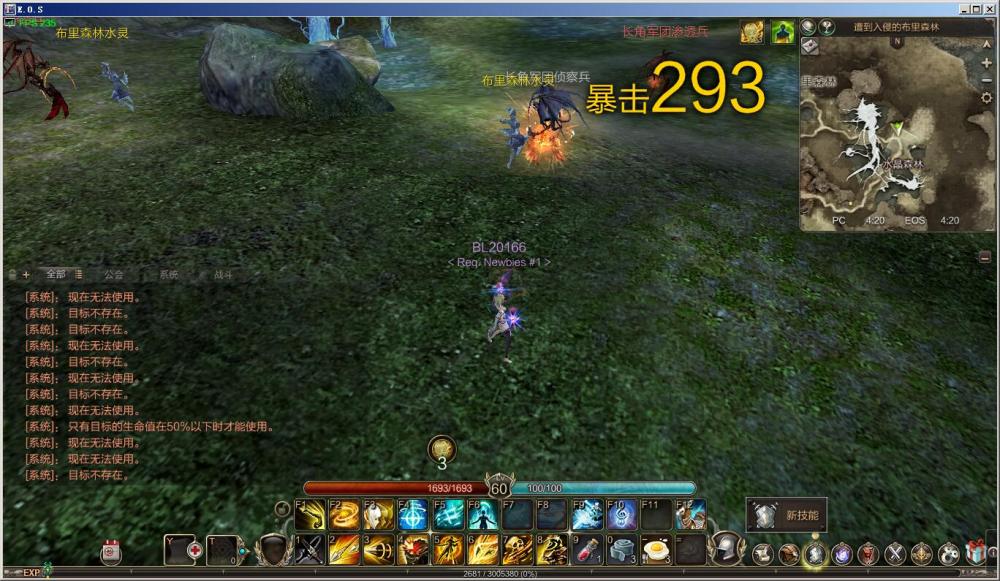Activate the F1 golden slash skill
Screen dimensions: 1000x581
(310, 515)
